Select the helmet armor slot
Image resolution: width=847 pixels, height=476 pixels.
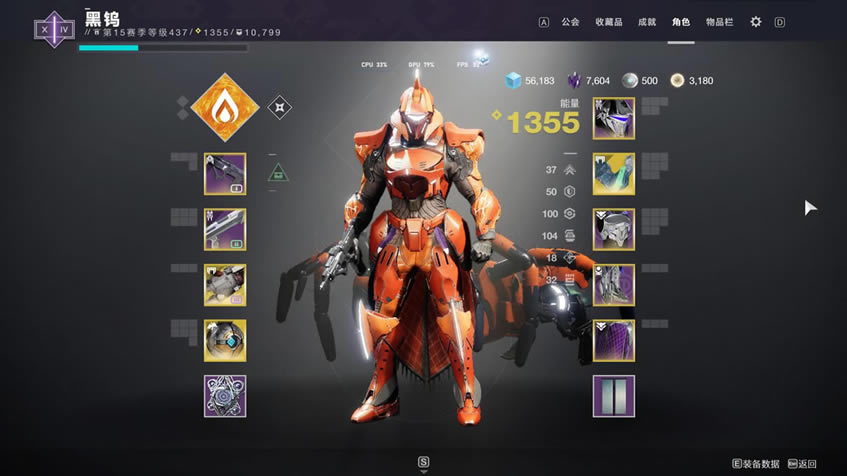(613, 118)
